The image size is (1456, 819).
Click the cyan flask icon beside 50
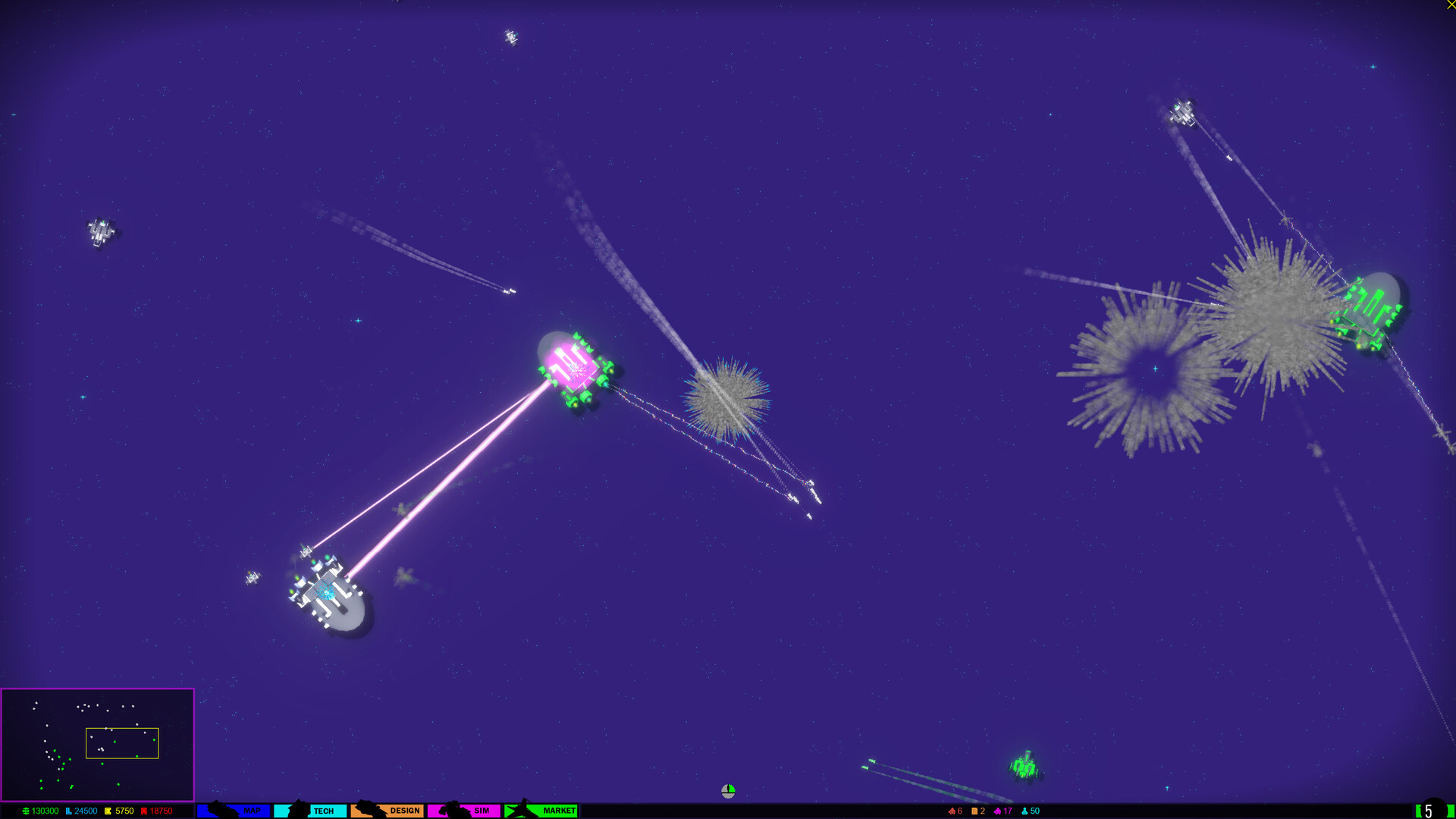(x=1024, y=811)
